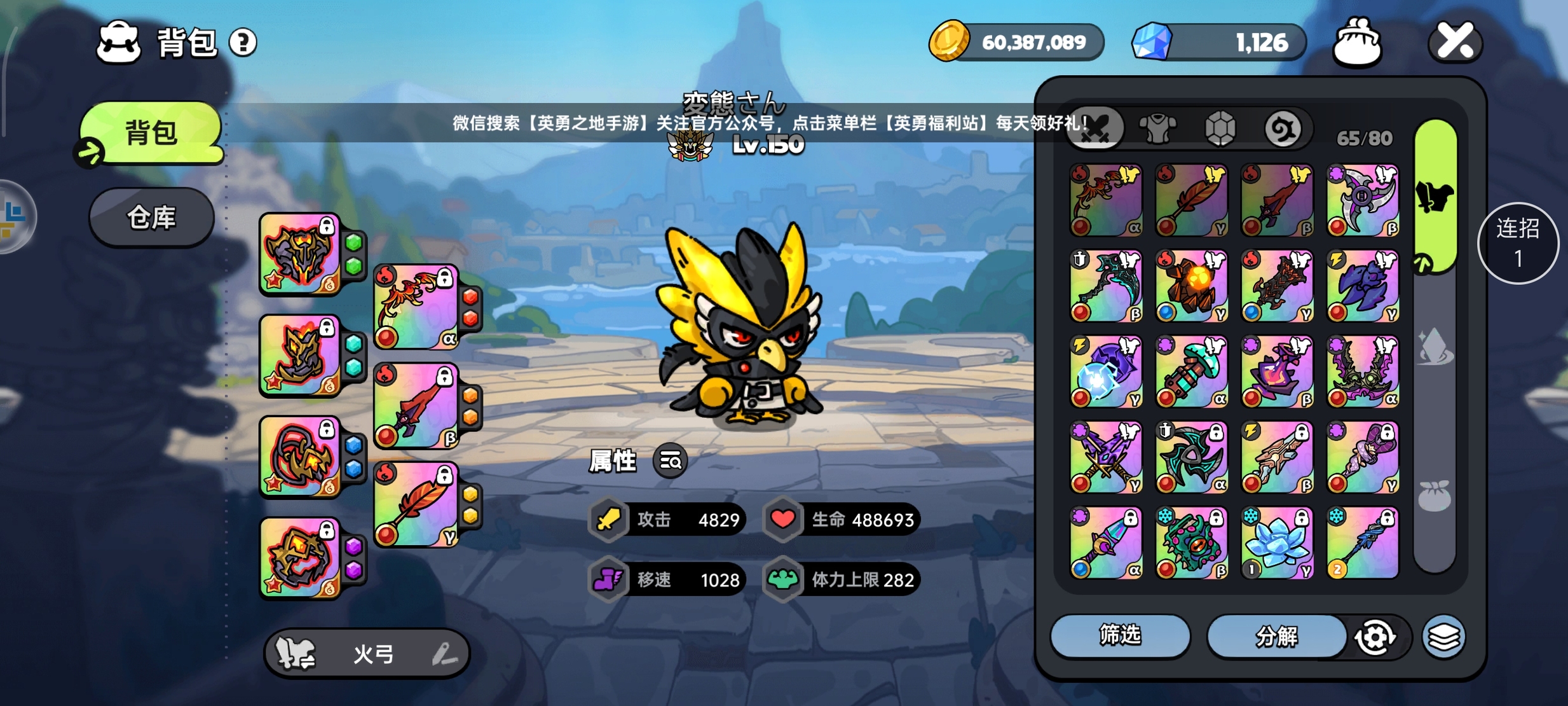This screenshot has width=1568, height=706.
Task: Click the stacked layers button
Action: pyautogui.click(x=1443, y=636)
